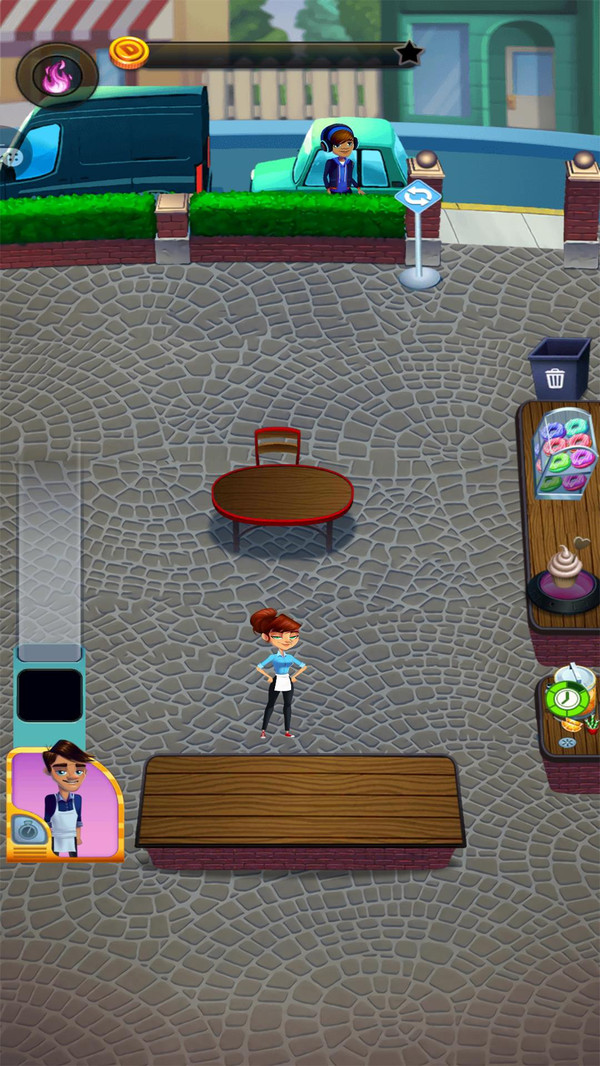Open the trash bin

(x=559, y=369)
